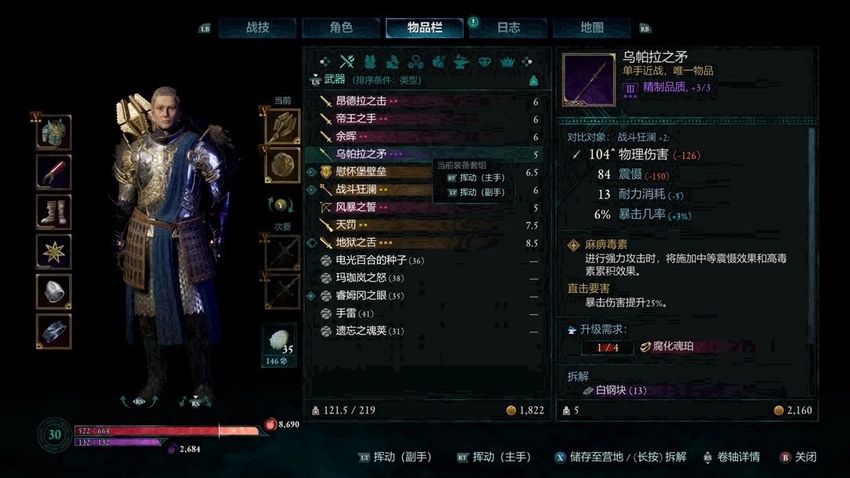The width and height of the screenshot is (850, 478).
Task: Select the equipped boots slot
Action: click(54, 211)
